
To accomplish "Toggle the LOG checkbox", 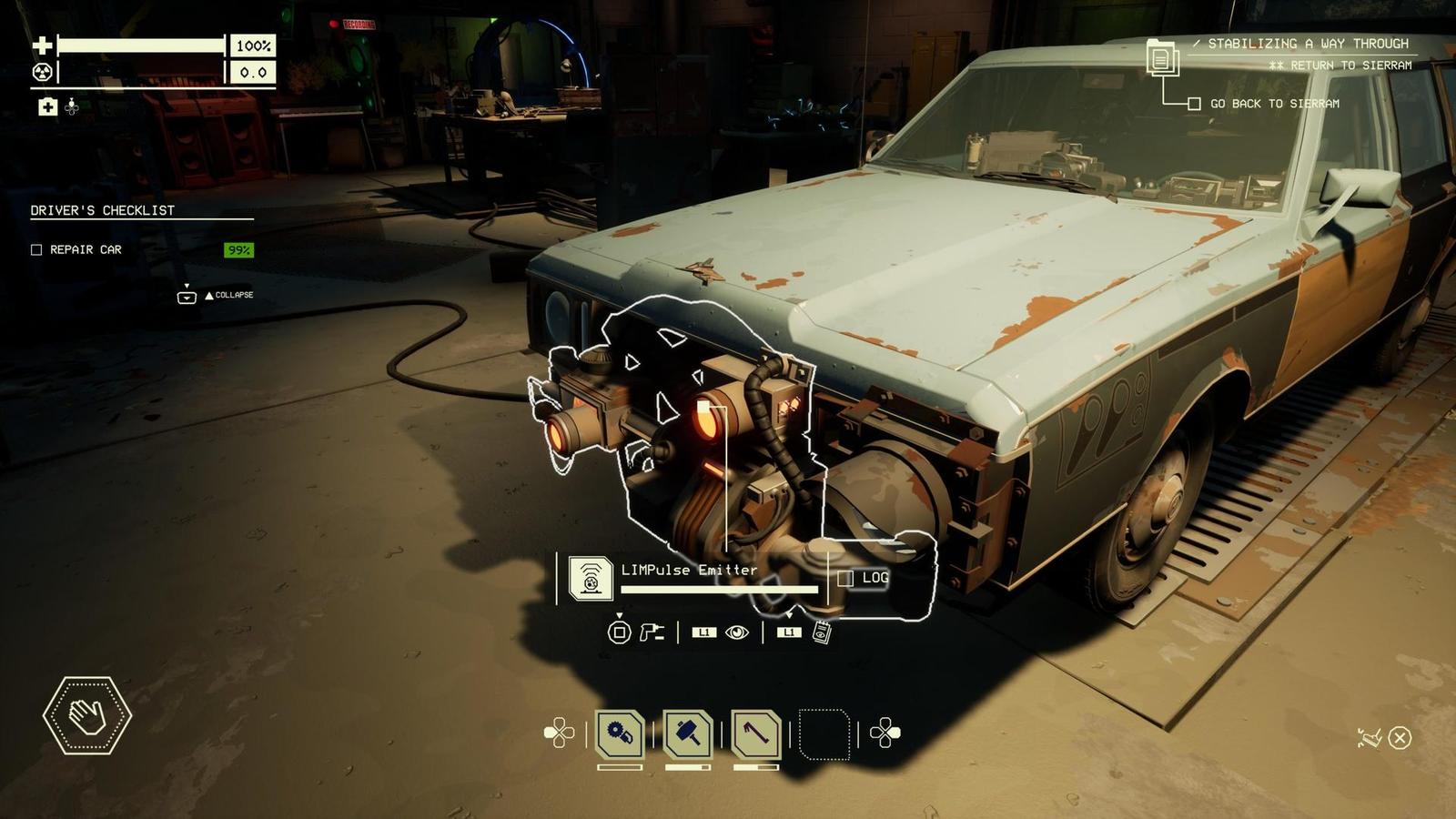I will pos(845,578).
